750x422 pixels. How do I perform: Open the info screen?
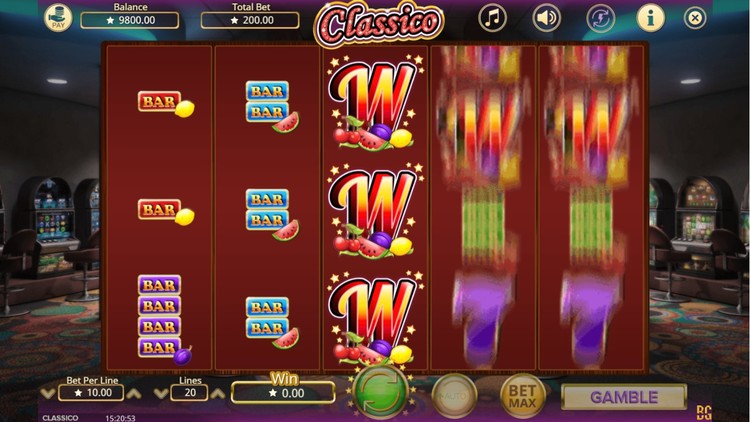click(650, 17)
